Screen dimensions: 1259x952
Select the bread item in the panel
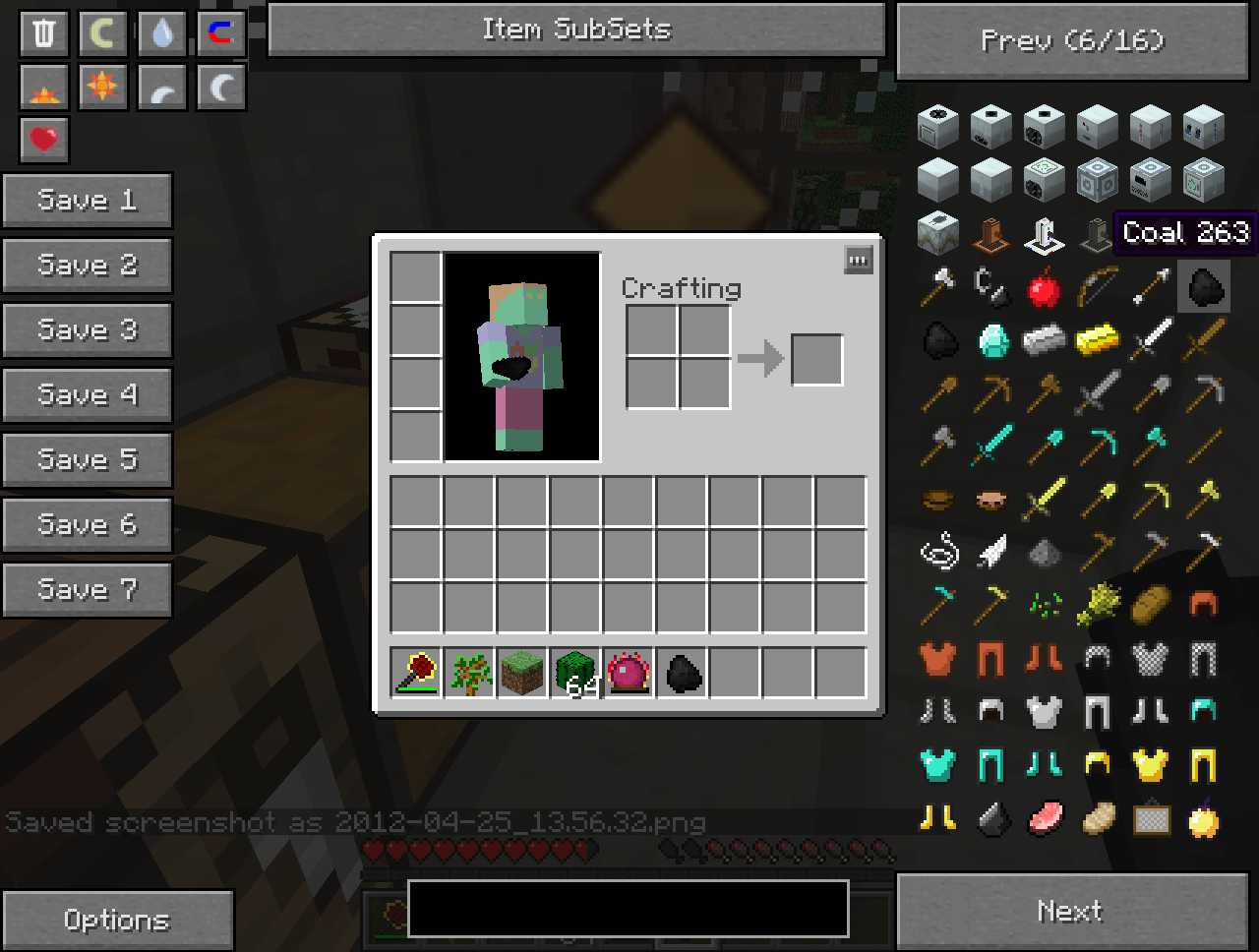[x=1150, y=605]
